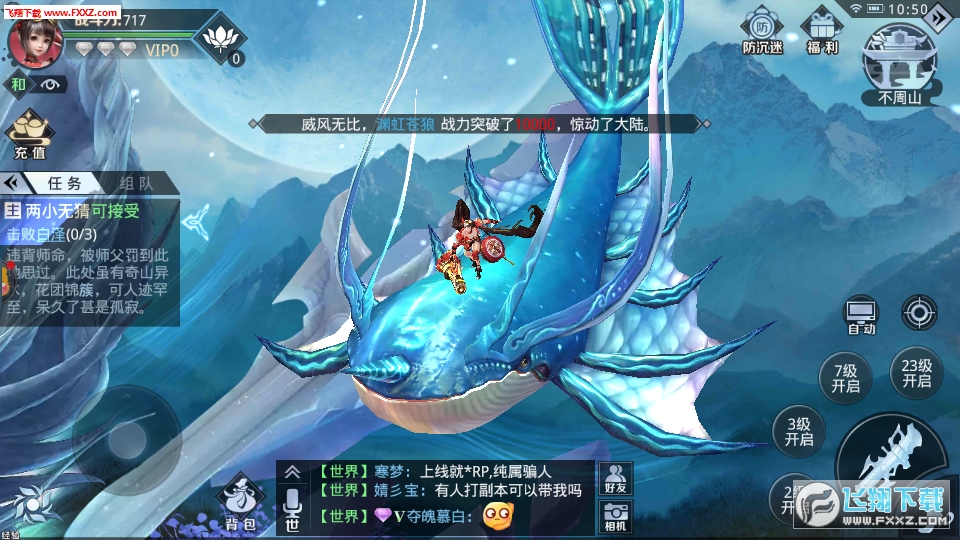Tap the lotus flower icon
The width and height of the screenshot is (960, 540).
click(221, 39)
